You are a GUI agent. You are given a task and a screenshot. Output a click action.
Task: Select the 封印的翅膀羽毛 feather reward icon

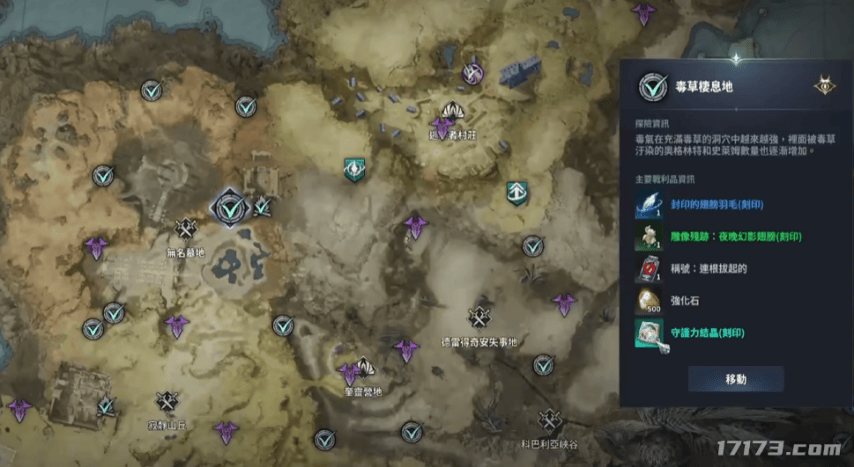[647, 204]
